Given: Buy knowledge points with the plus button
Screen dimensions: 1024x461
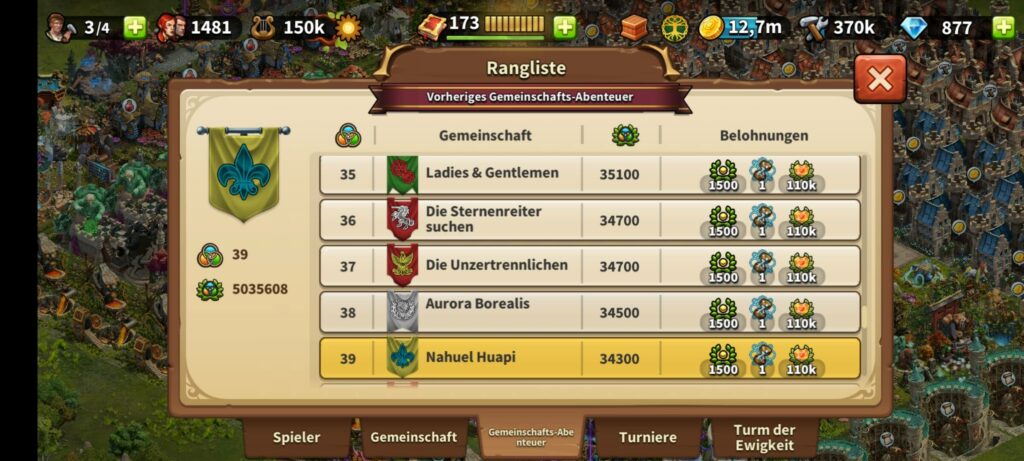Looking at the screenshot, I should (565, 27).
